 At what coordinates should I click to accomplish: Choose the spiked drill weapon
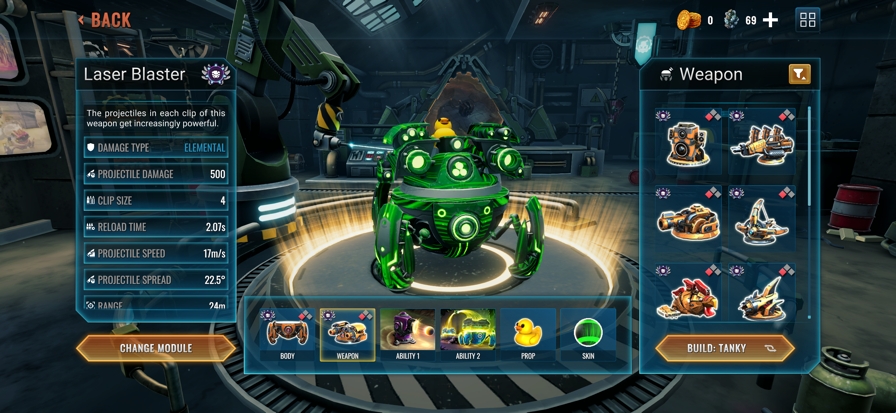[x=762, y=297]
